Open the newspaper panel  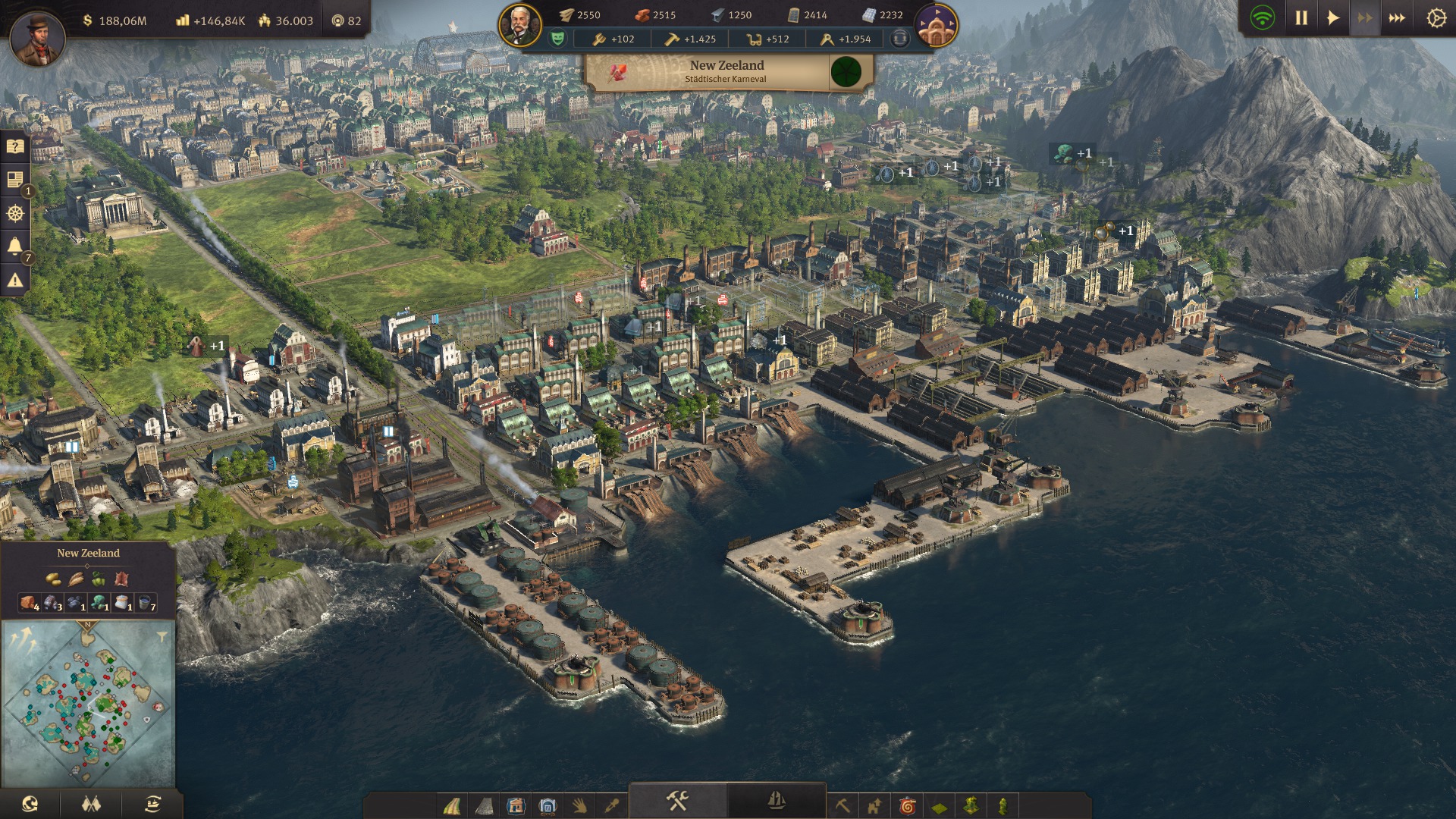coord(14,180)
